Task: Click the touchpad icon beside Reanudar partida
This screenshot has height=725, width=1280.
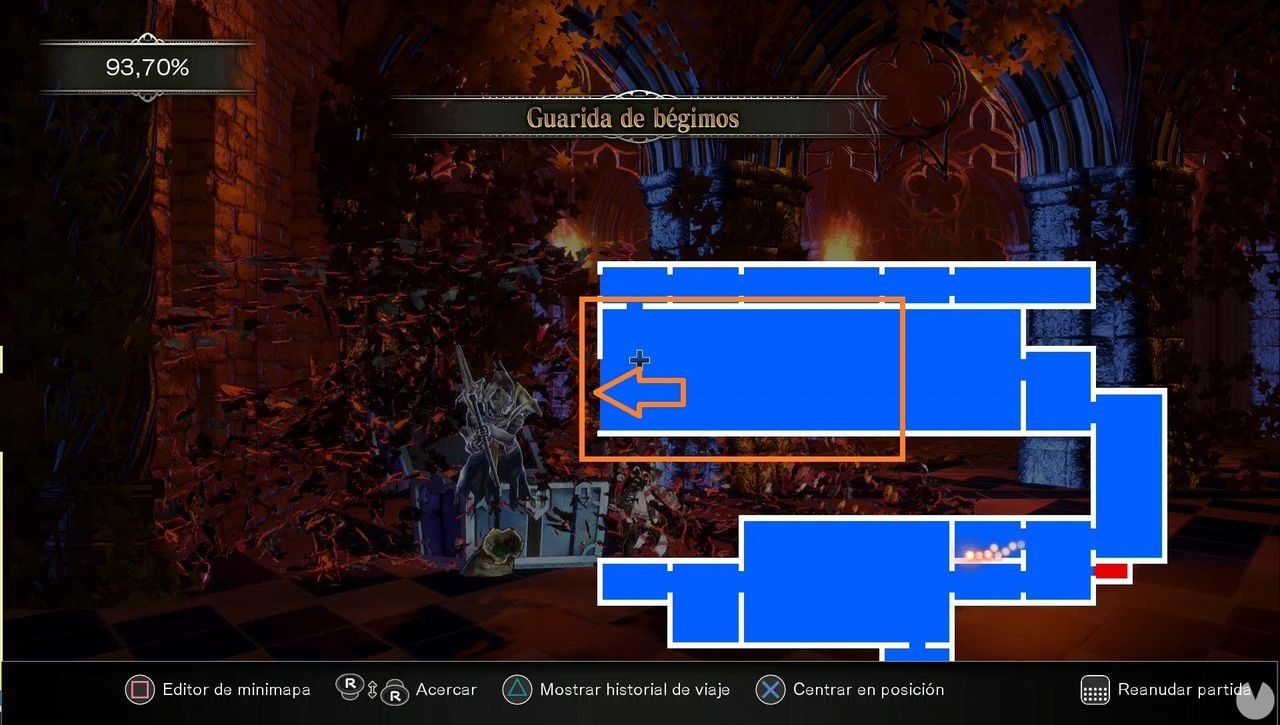Action: coord(1093,690)
